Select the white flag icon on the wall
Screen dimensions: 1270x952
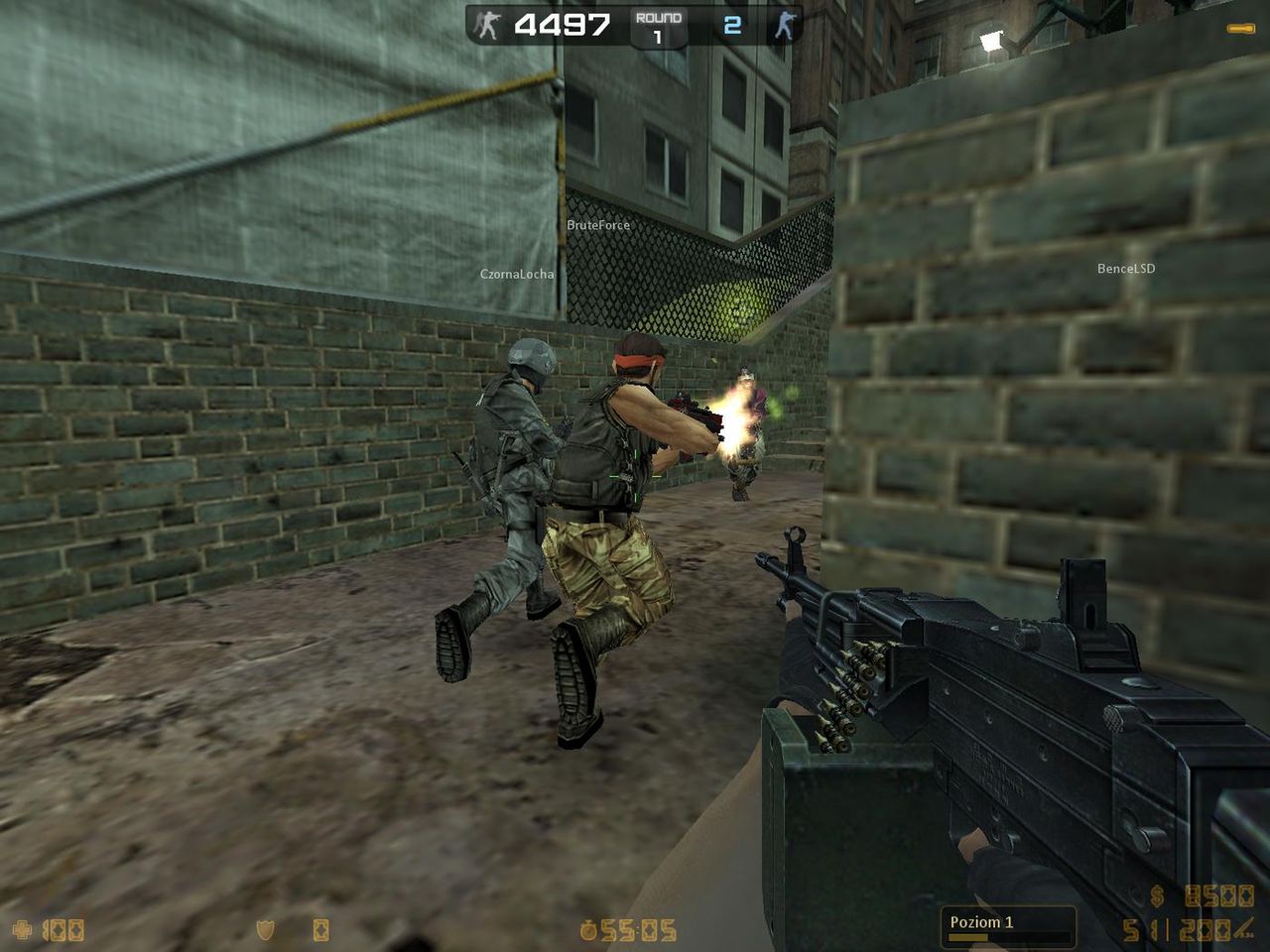(989, 40)
